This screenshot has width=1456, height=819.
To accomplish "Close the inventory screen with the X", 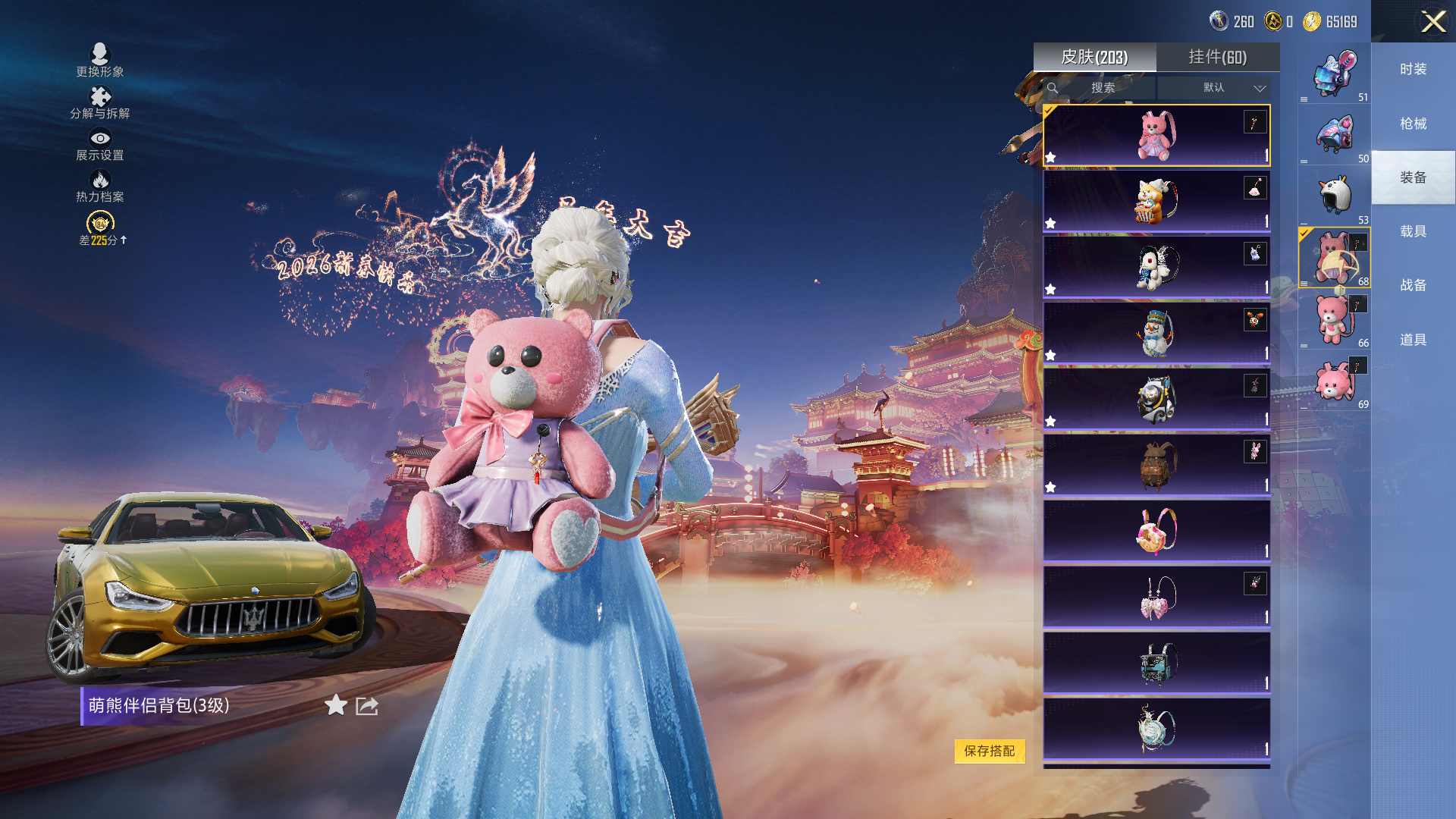I will point(1432,21).
